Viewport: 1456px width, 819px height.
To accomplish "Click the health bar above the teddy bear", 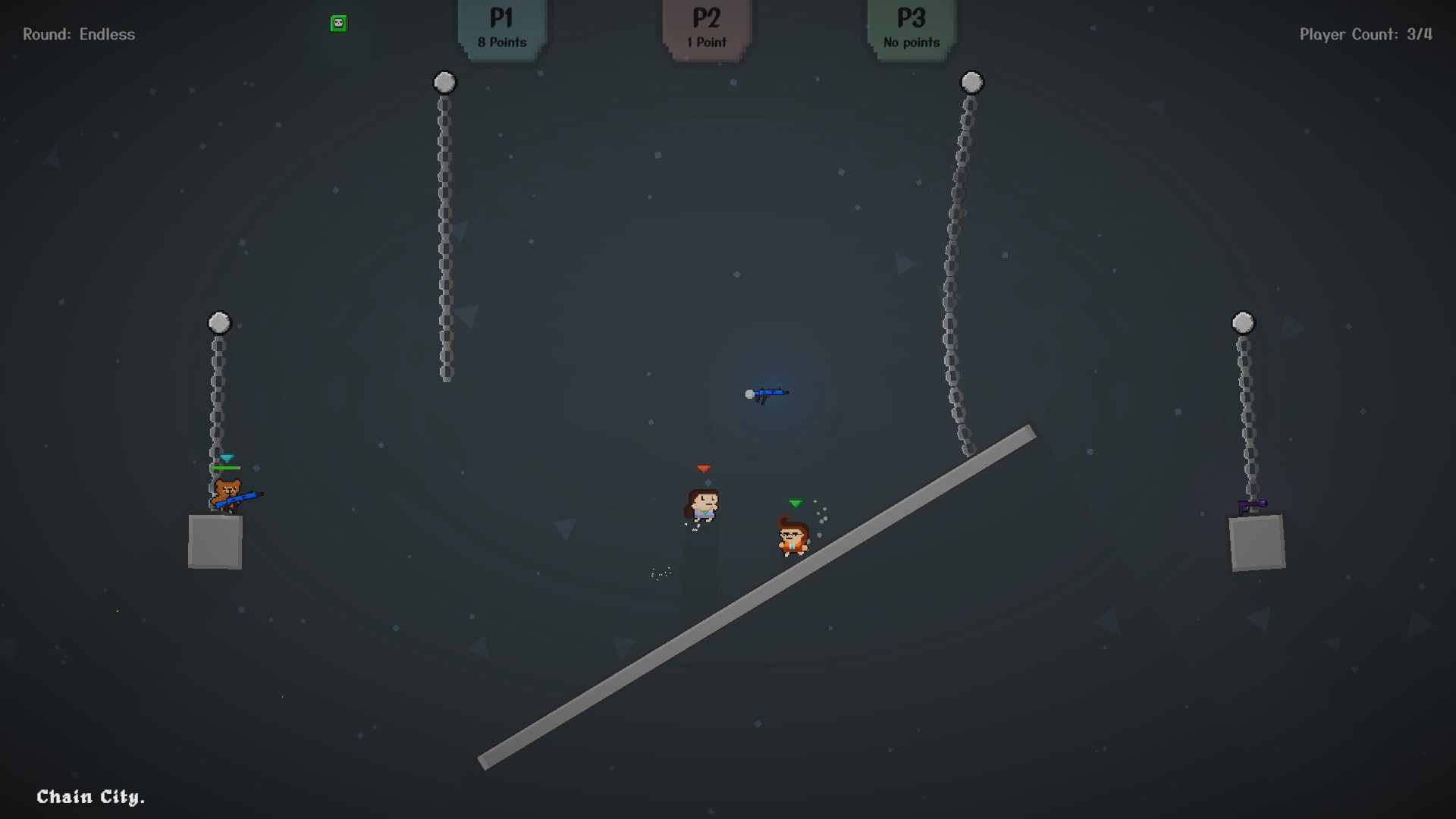I will 225,469.
